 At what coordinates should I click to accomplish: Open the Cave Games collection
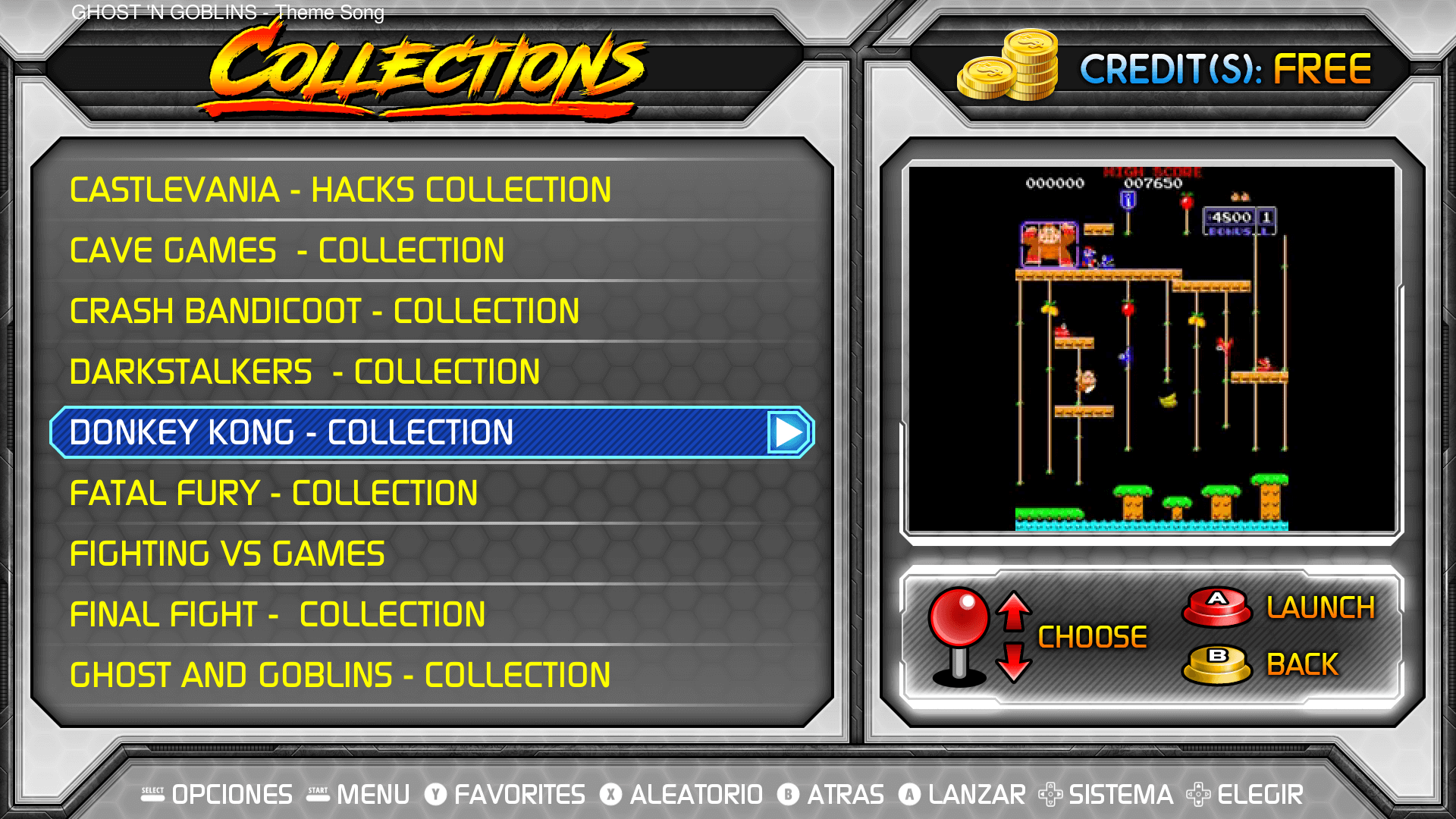[x=287, y=250]
